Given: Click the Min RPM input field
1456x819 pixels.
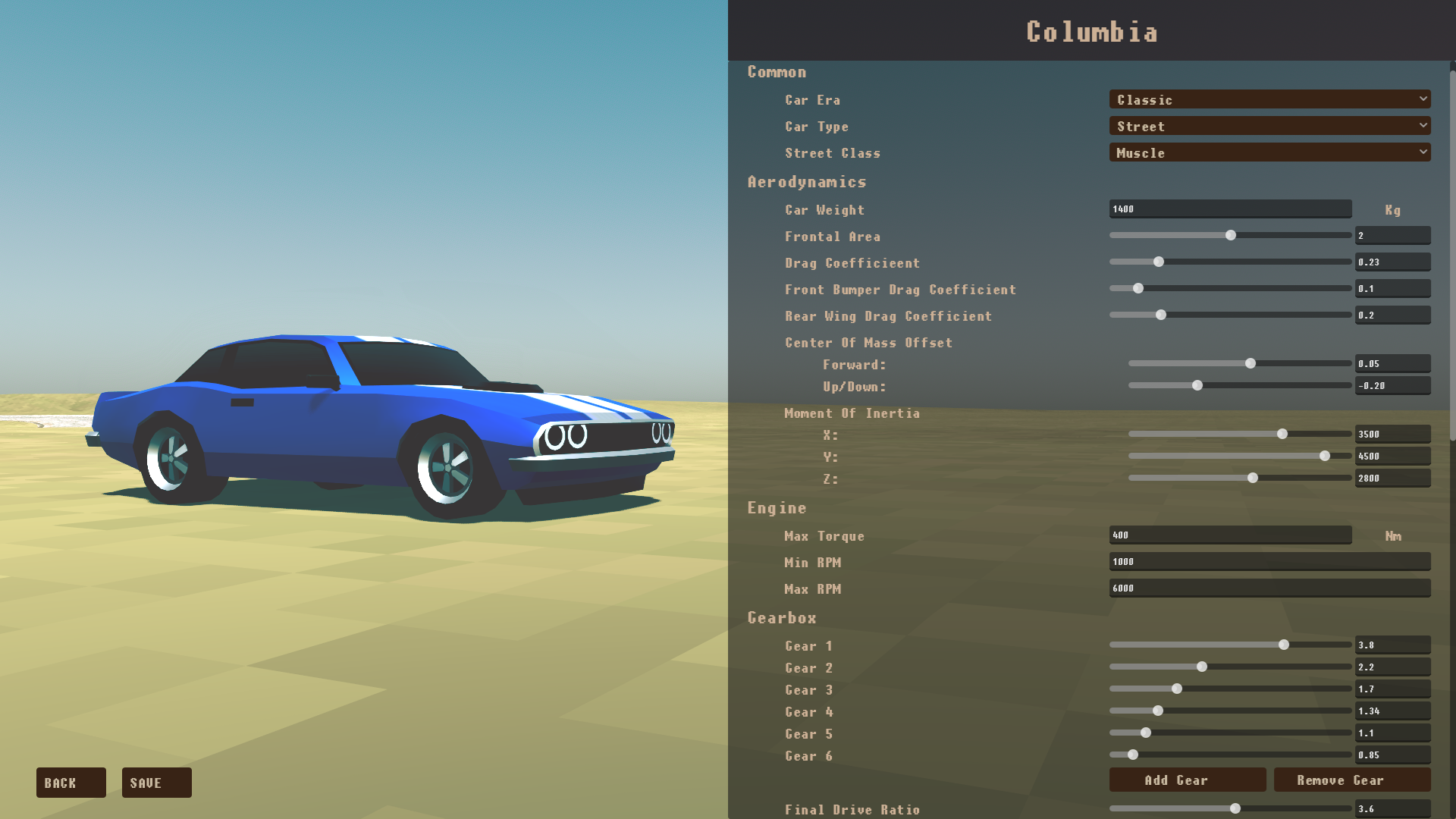Looking at the screenshot, I should [1269, 561].
